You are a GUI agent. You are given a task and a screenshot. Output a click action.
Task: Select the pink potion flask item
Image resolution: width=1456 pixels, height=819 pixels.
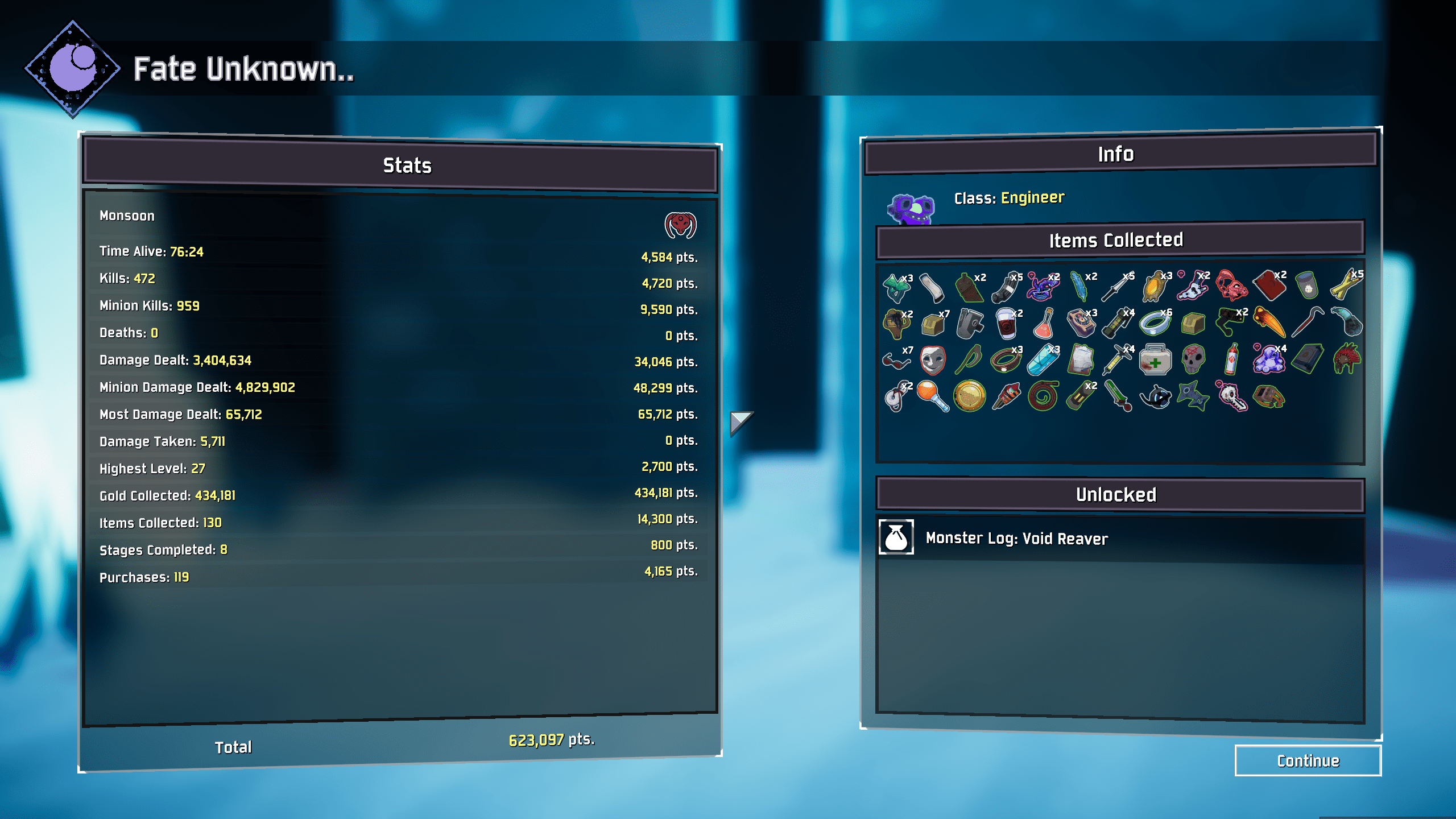pos(1043,323)
